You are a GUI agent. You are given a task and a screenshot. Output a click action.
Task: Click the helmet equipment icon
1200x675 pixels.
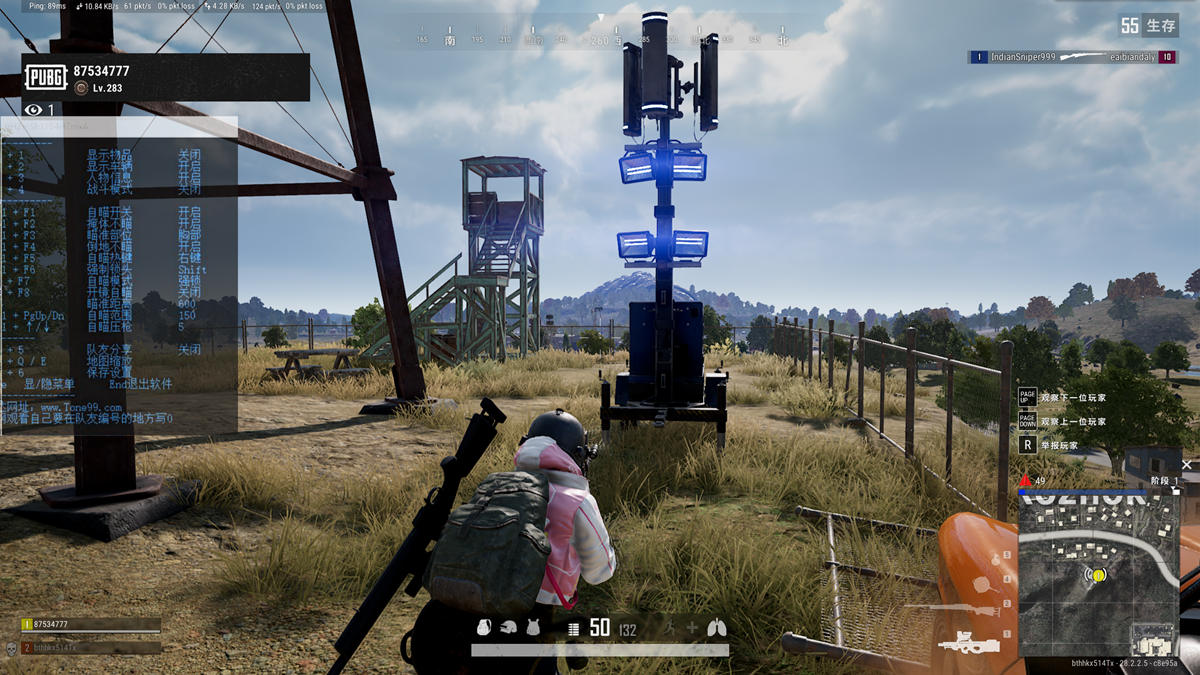[509, 628]
